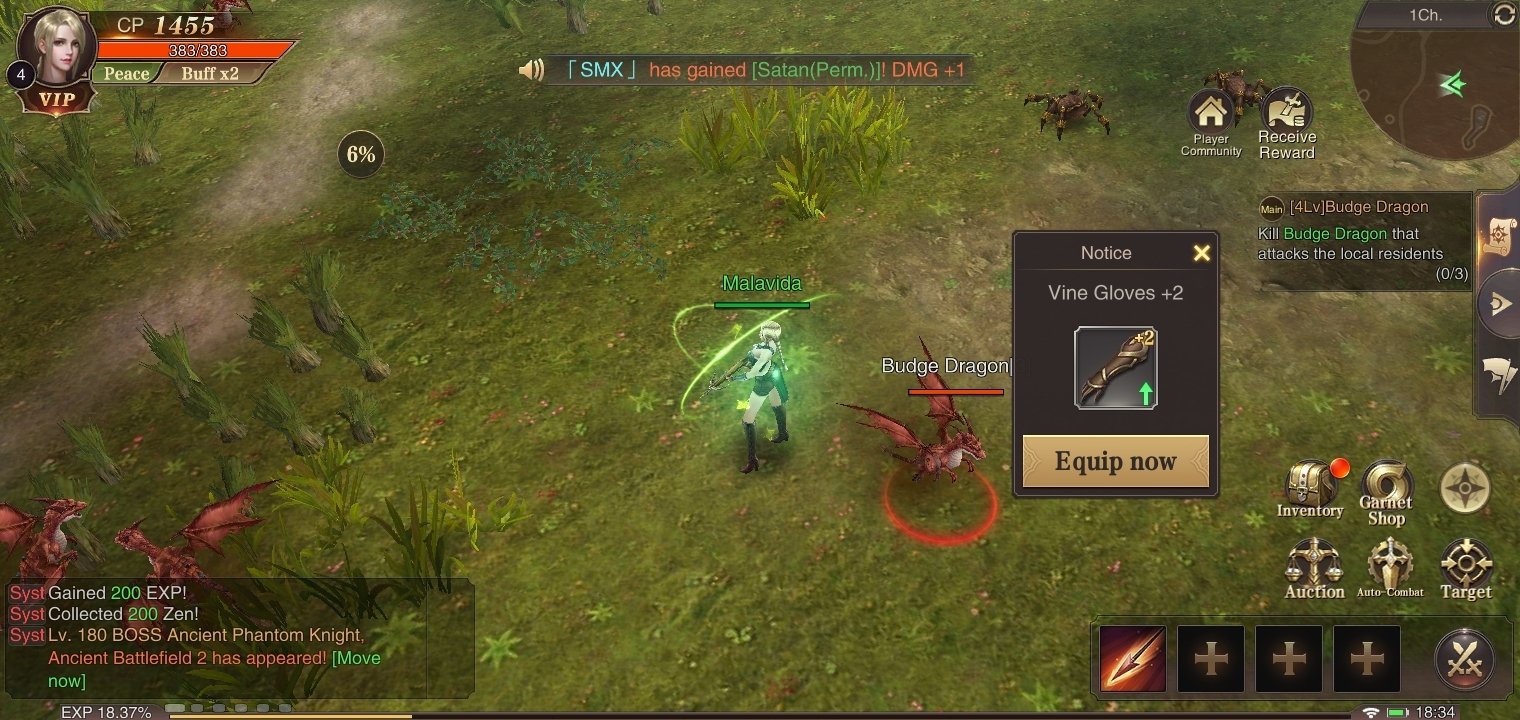Click the Peace mode label

(127, 74)
